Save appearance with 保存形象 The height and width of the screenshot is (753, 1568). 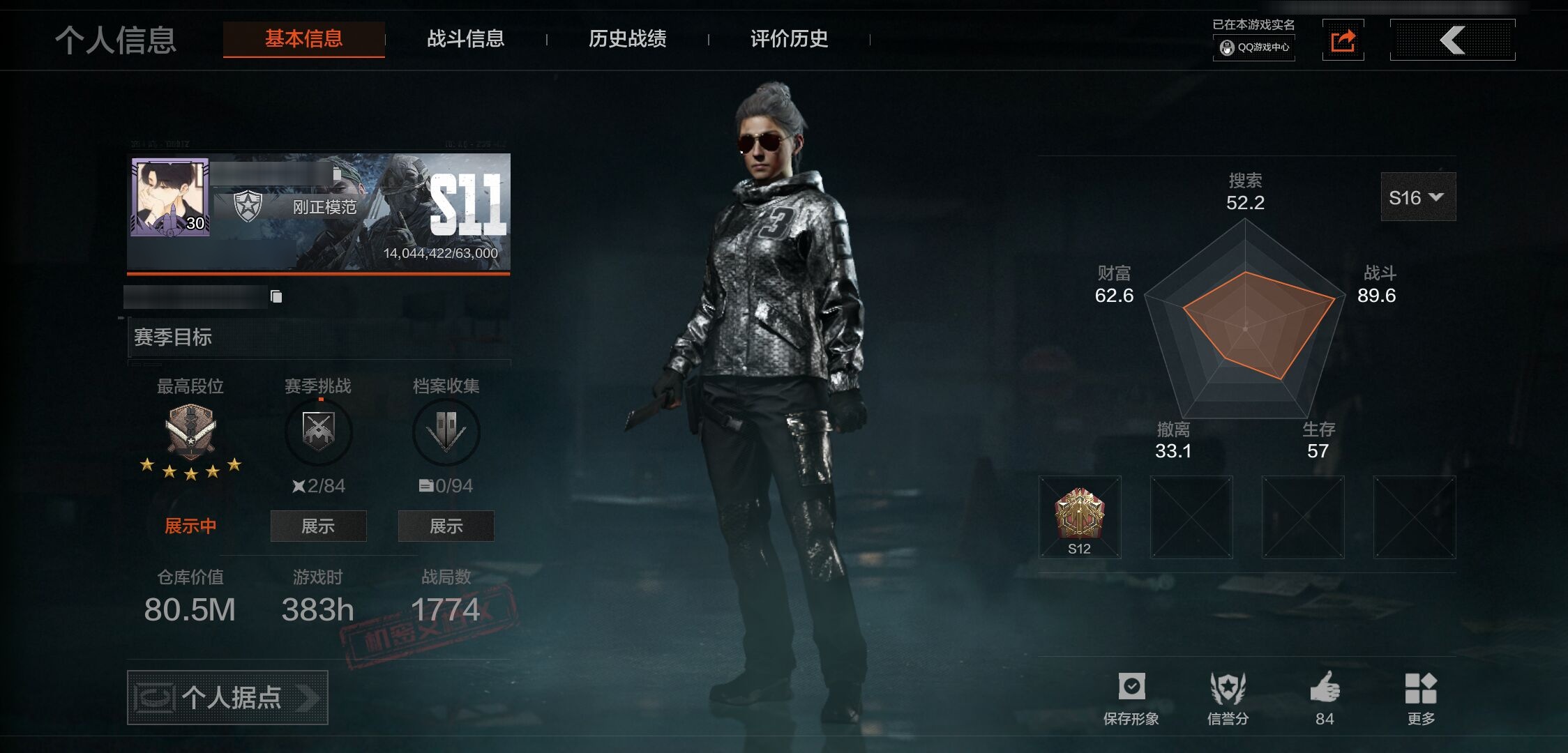coord(1131,698)
